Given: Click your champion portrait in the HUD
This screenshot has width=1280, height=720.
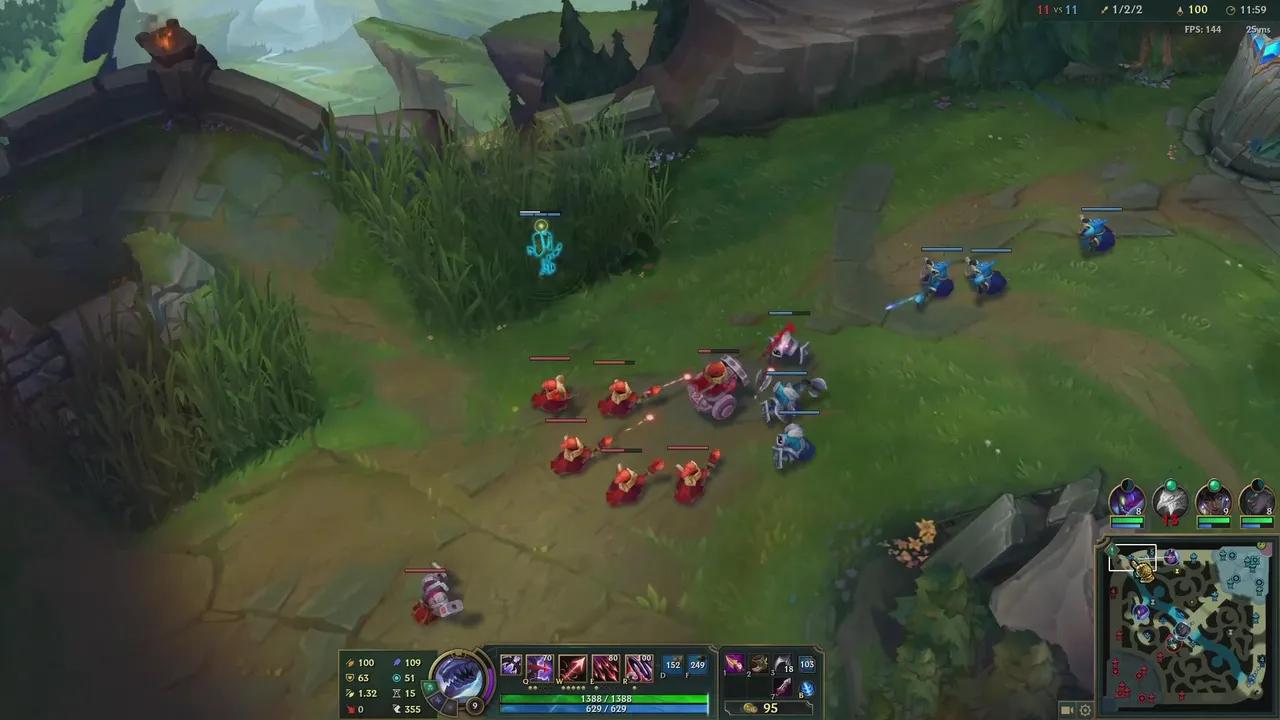Looking at the screenshot, I should 458,678.
